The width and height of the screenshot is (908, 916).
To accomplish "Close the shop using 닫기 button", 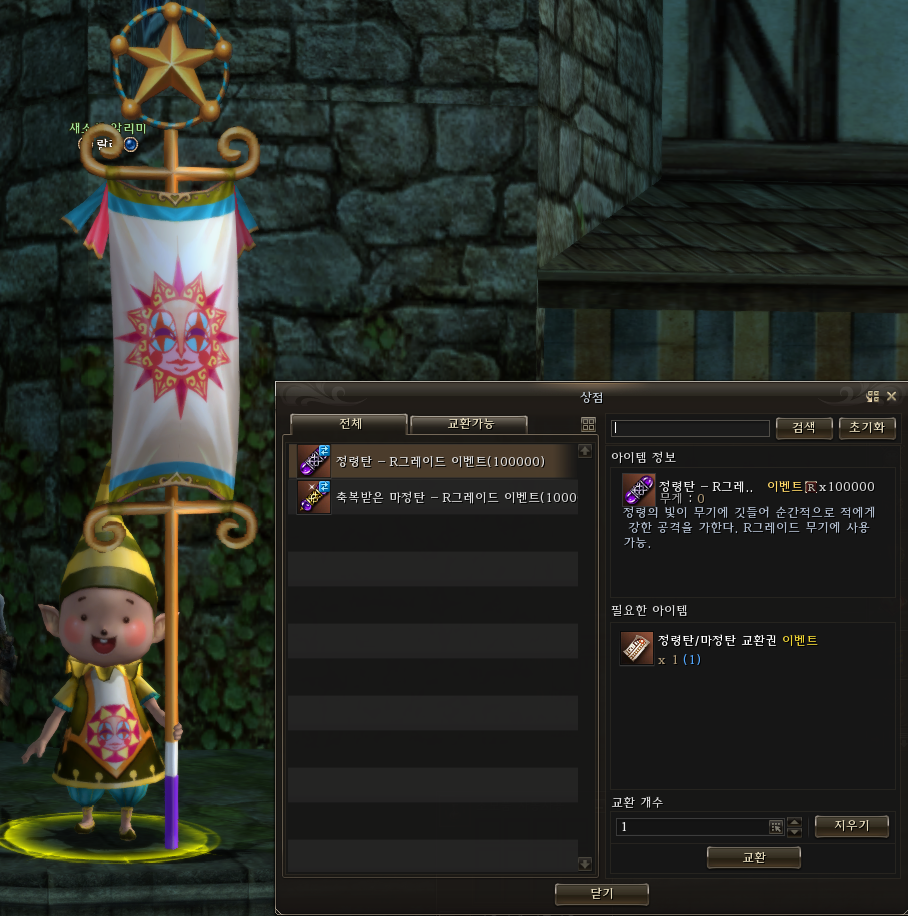I will pyautogui.click(x=602, y=893).
